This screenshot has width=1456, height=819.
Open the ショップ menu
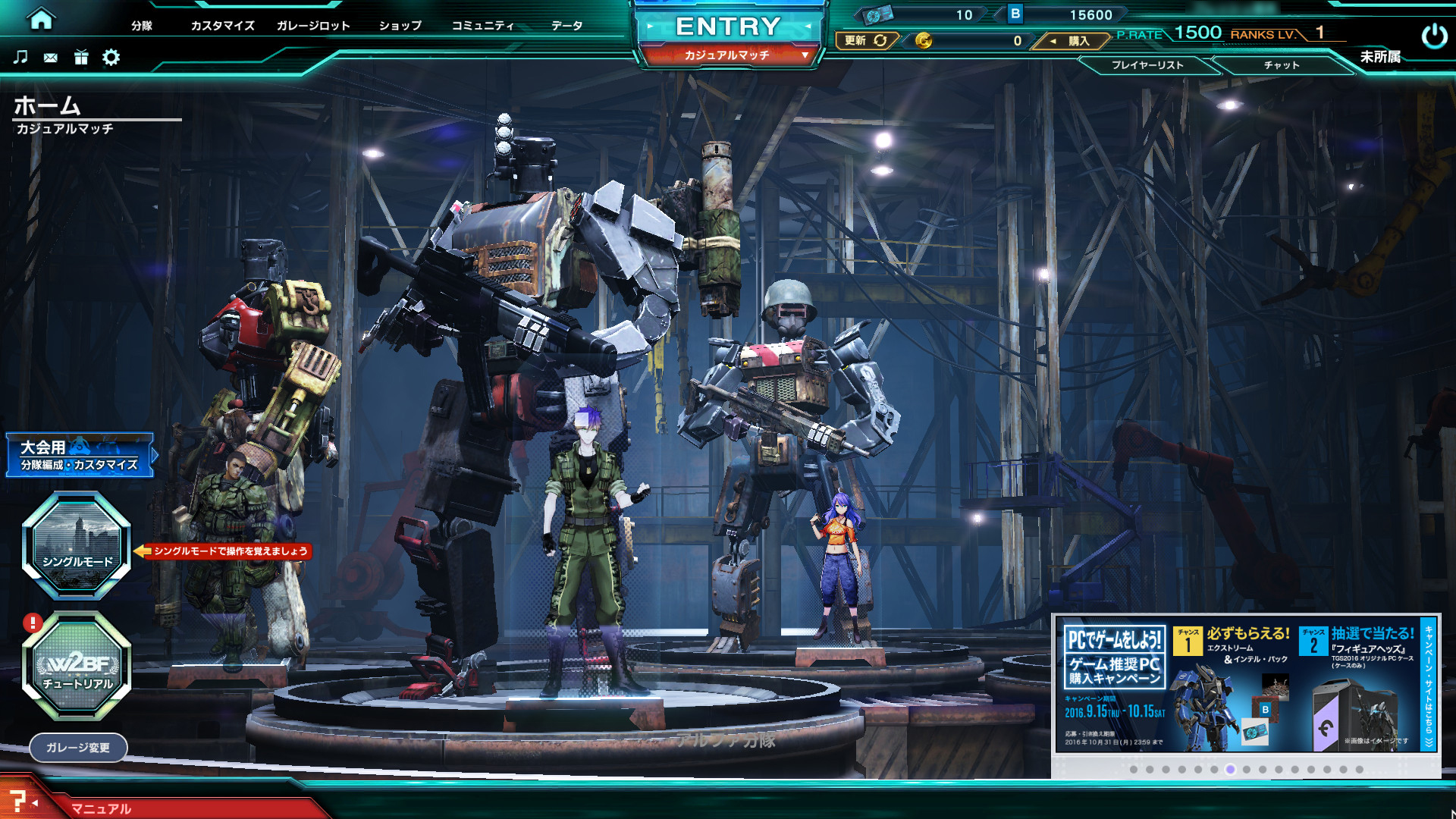pyautogui.click(x=400, y=26)
